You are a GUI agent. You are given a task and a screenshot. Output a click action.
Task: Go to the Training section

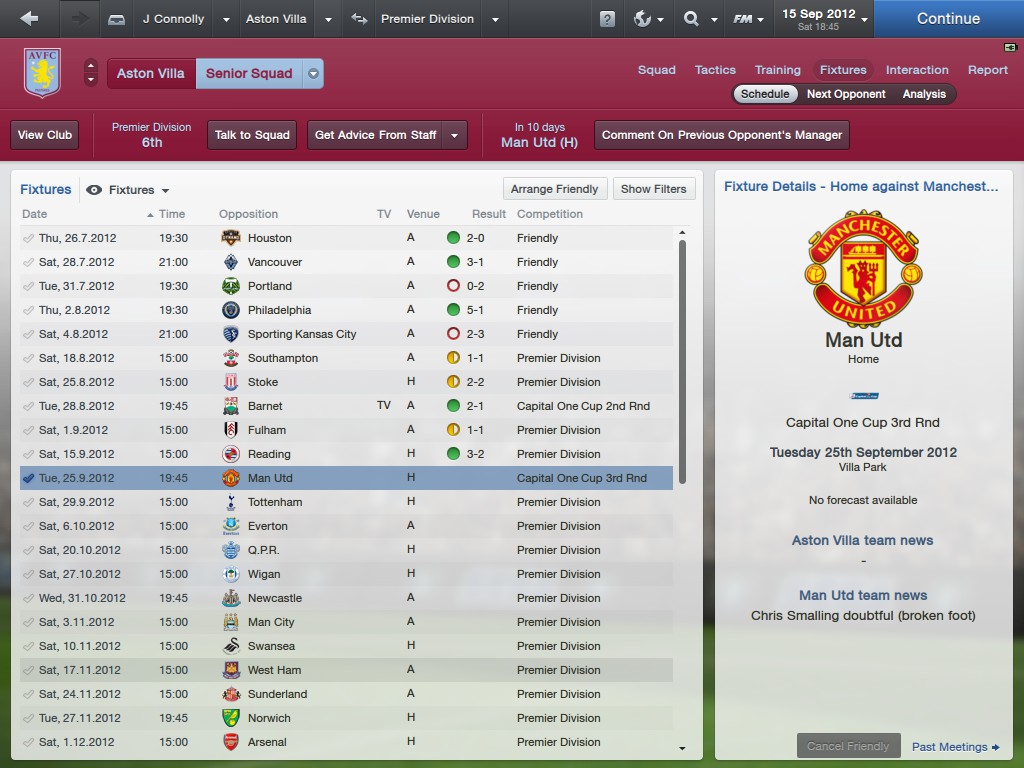(x=777, y=70)
